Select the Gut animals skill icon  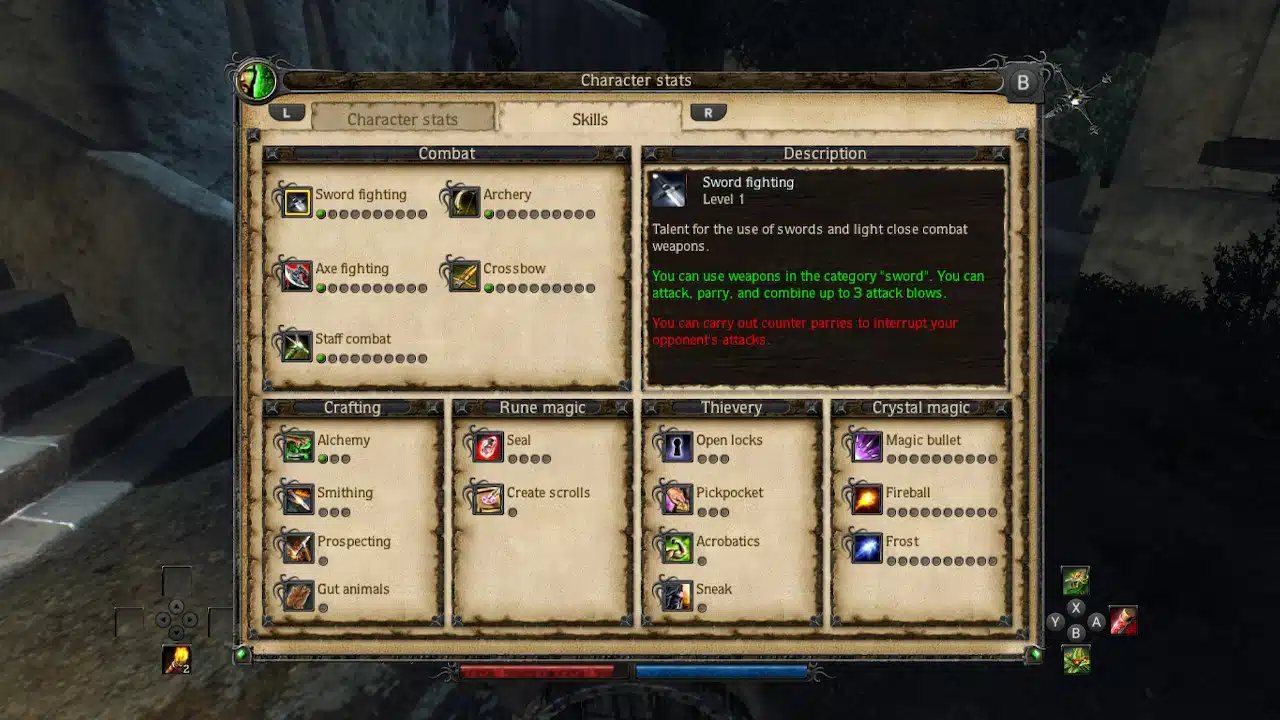[297, 595]
